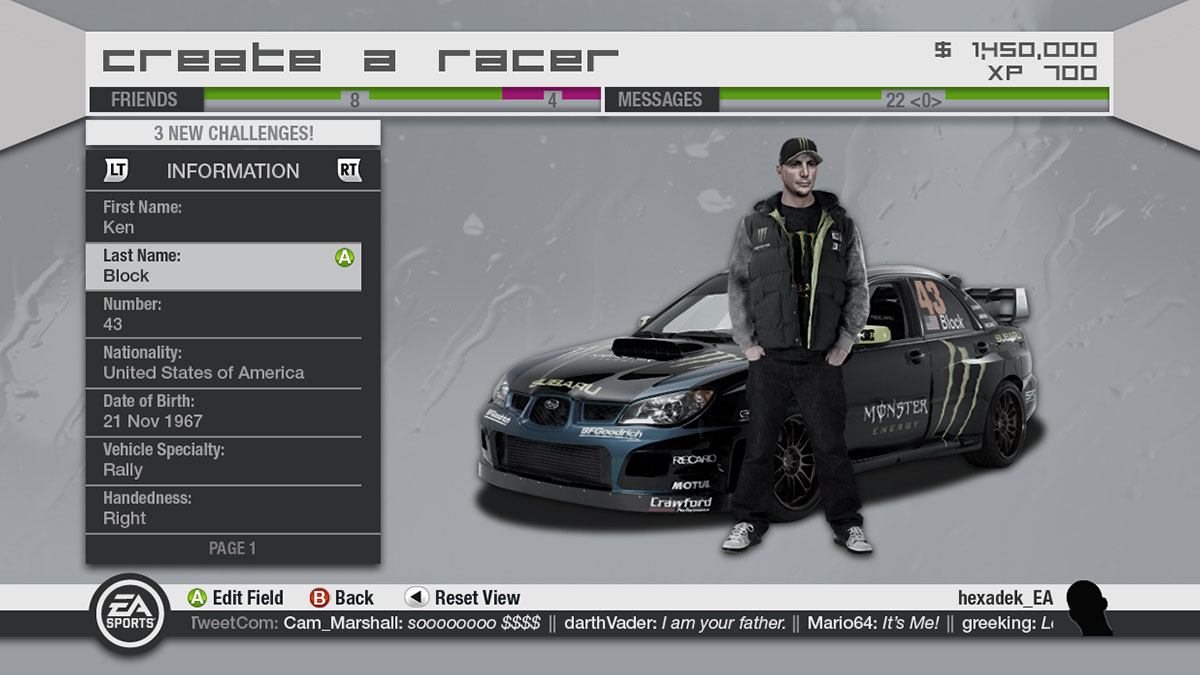The image size is (1200, 675).
Task: Edit the Last Name field
Action: [x=223, y=266]
